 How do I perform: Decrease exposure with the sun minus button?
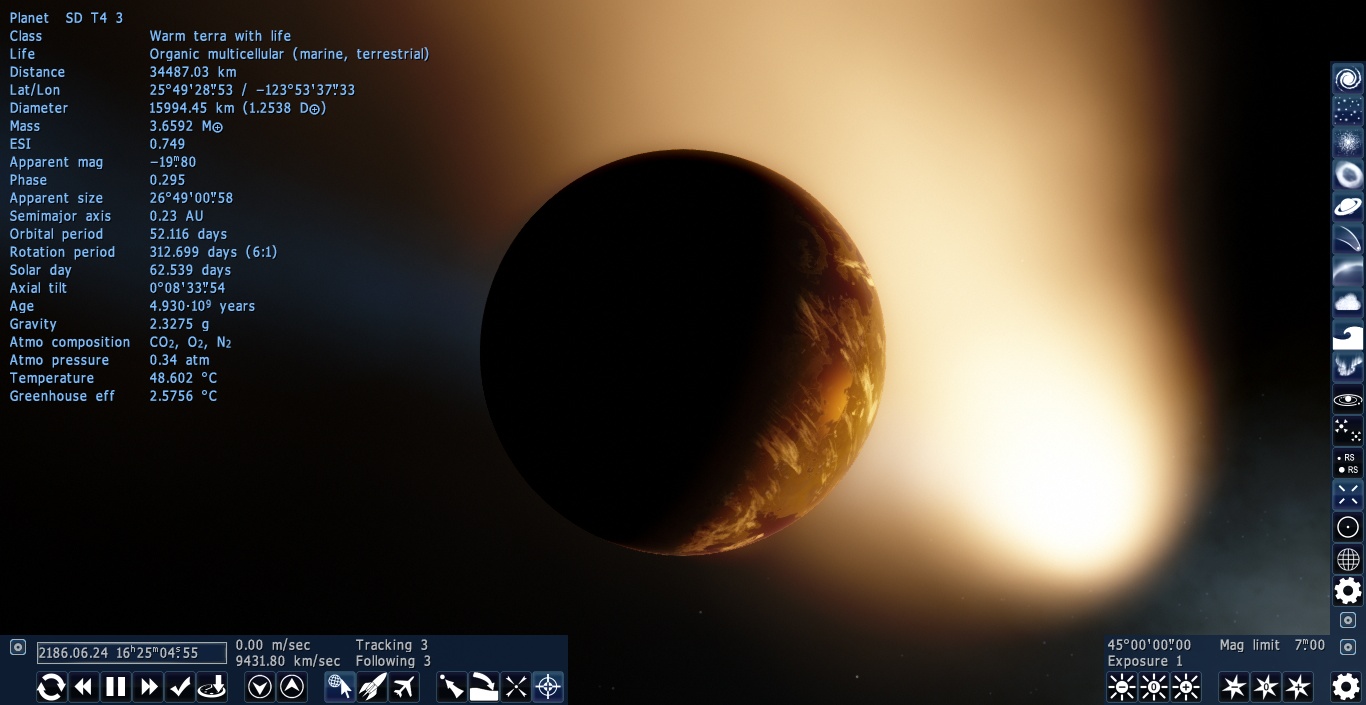click(x=1122, y=687)
